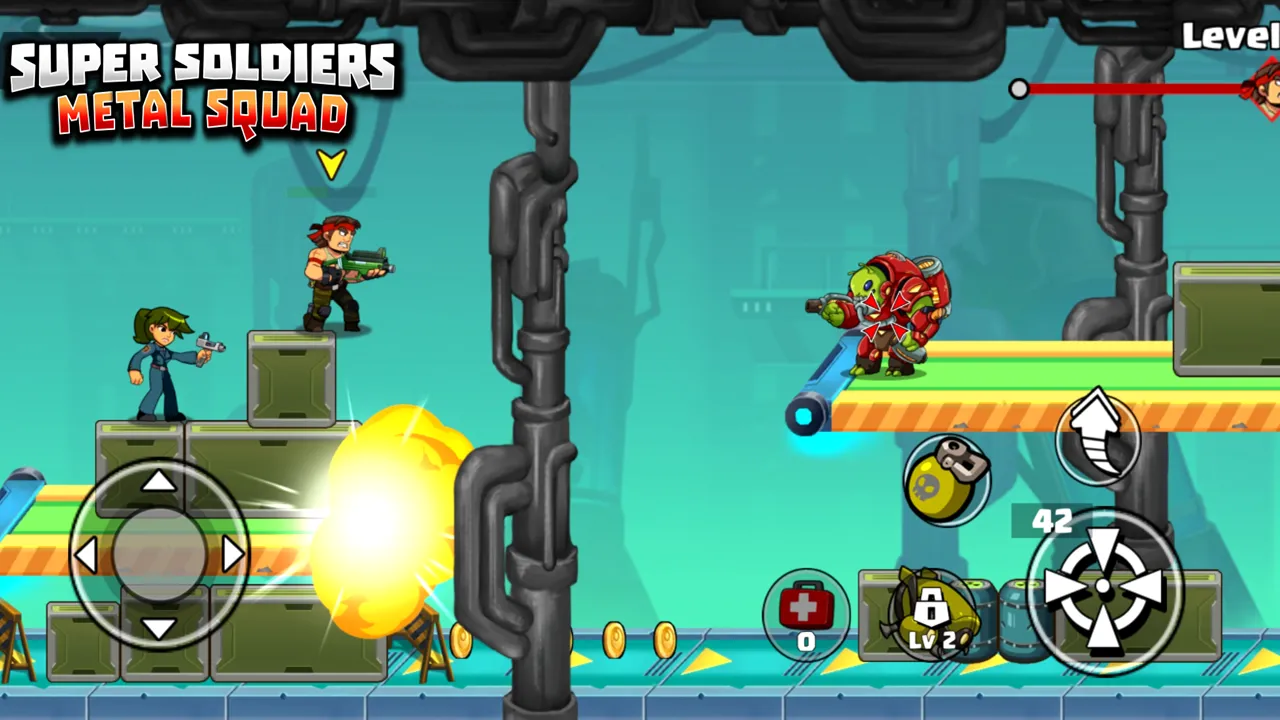Tap the skull grenade icon to throw grenade
Viewport: 1280px width, 720px height.
pyautogui.click(x=948, y=482)
